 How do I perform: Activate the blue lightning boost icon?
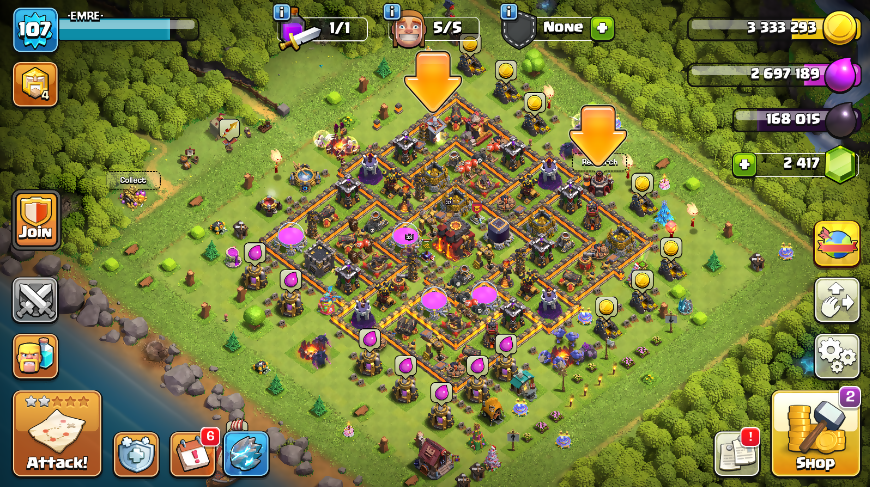coord(246,454)
